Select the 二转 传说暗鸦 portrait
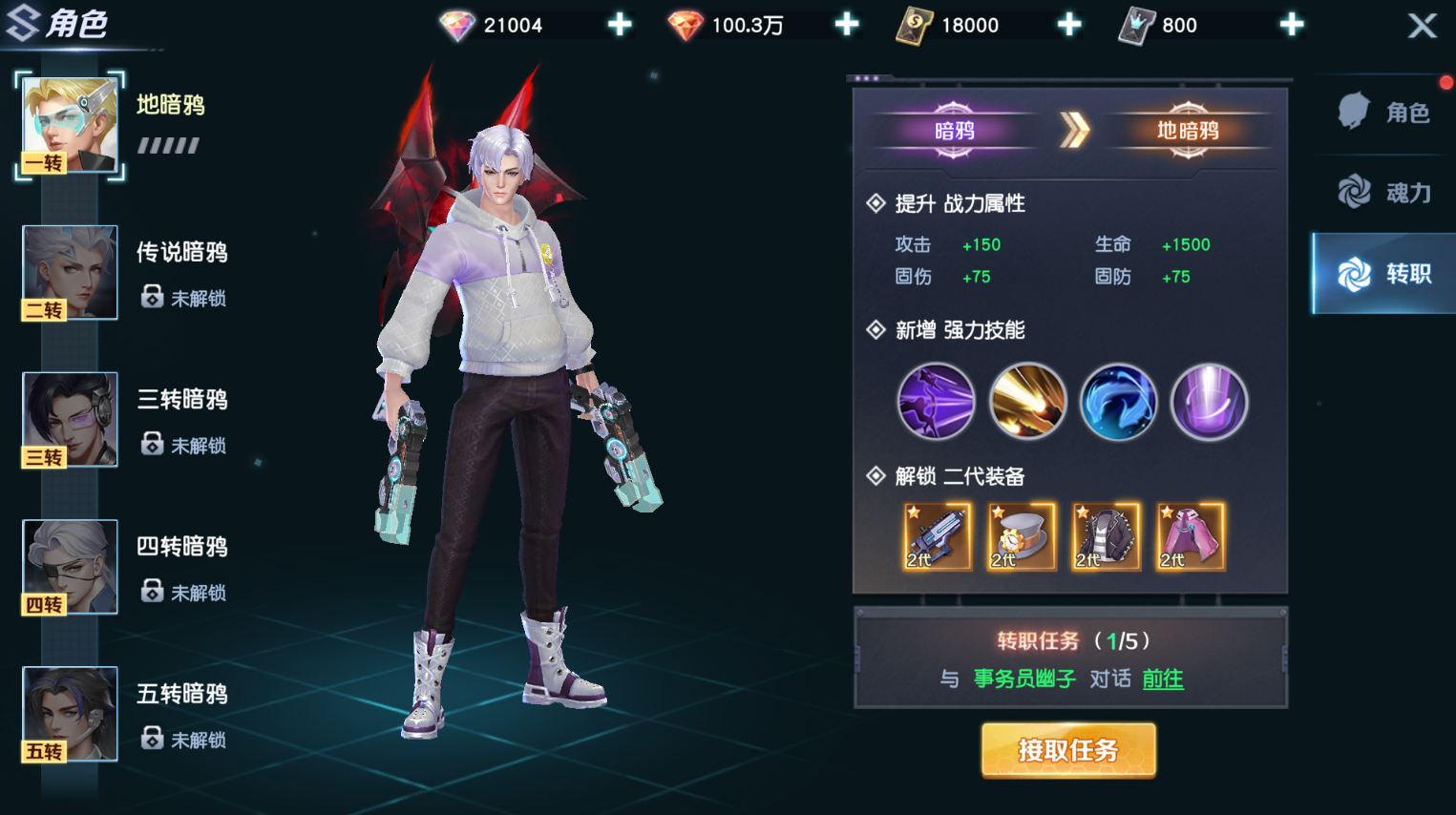Screen dimensions: 1456x815 click(70, 272)
